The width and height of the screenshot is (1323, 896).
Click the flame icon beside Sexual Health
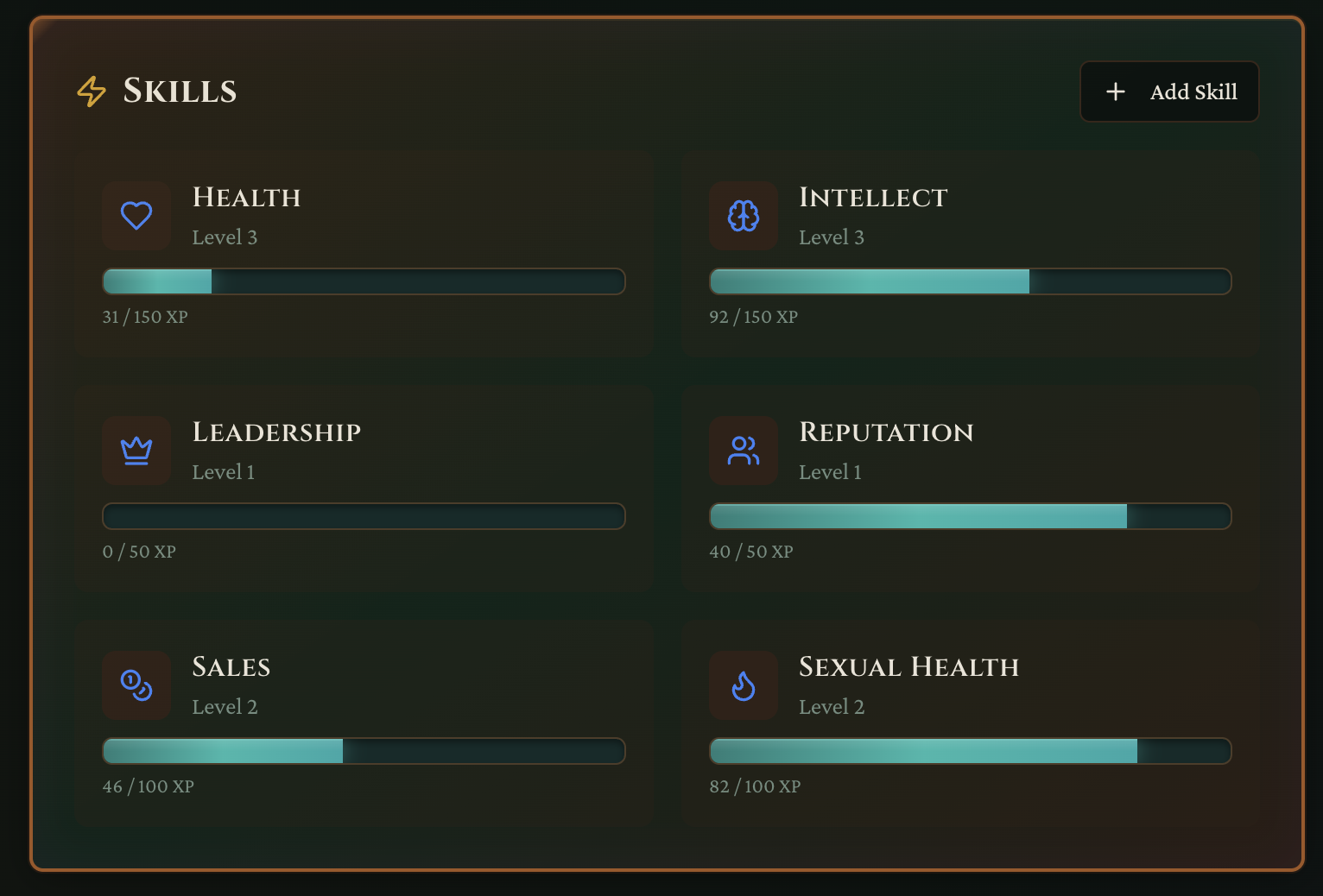coord(743,685)
